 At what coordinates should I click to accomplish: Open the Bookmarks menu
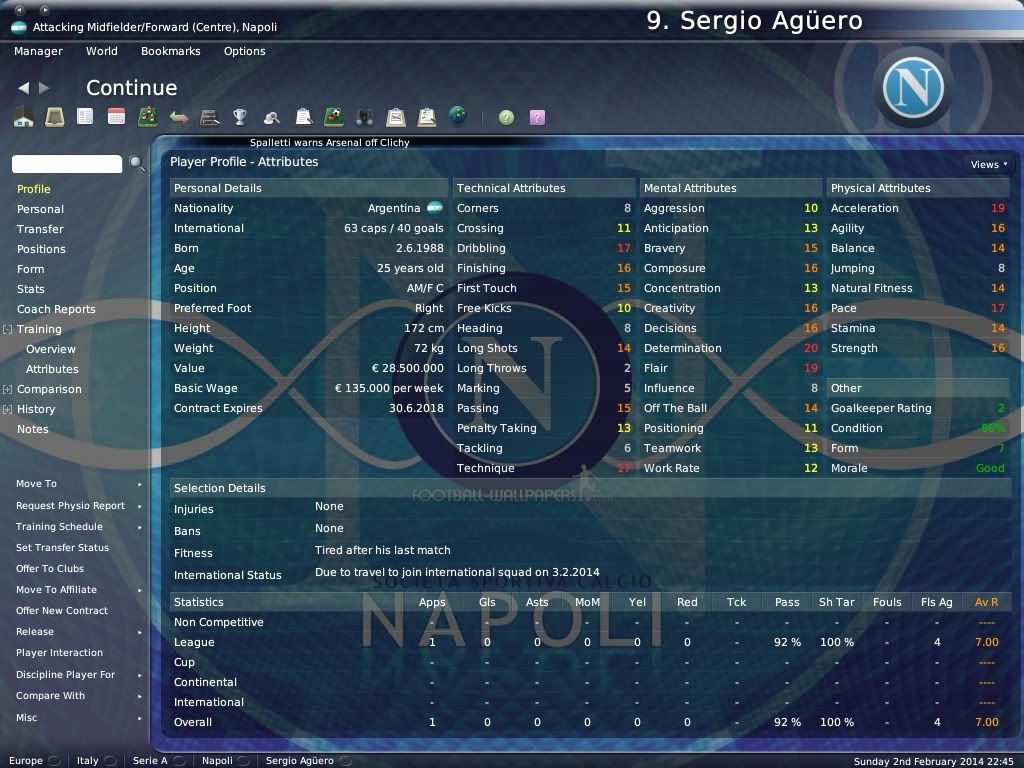(170, 51)
